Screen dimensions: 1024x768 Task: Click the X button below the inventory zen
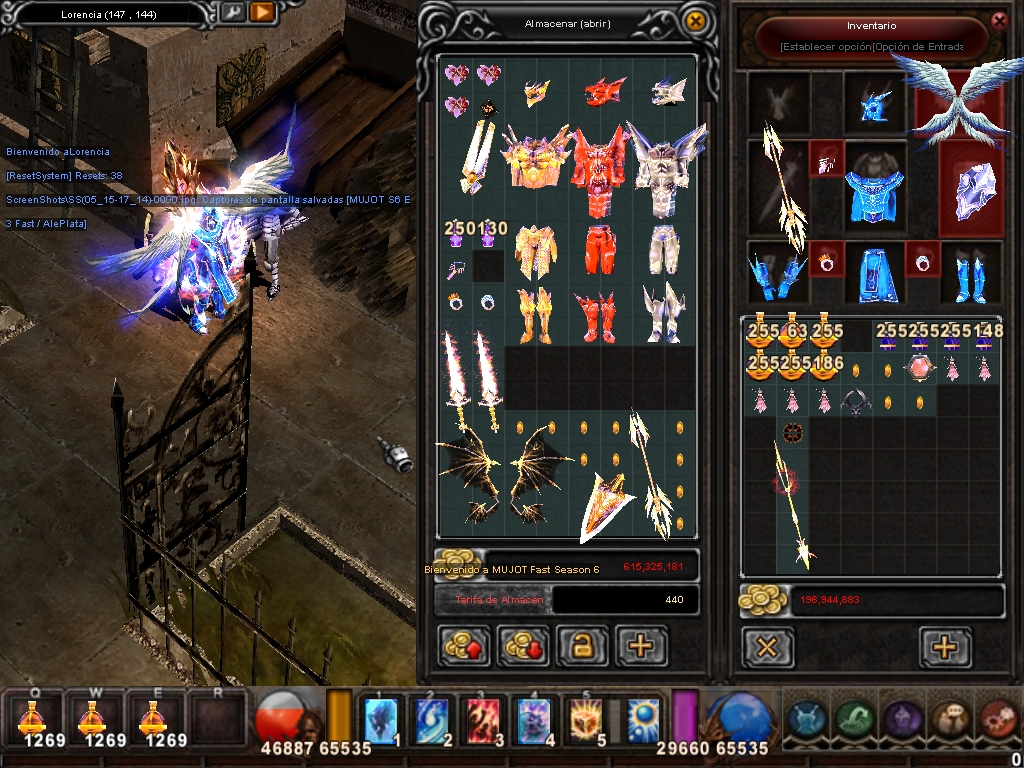tap(767, 647)
